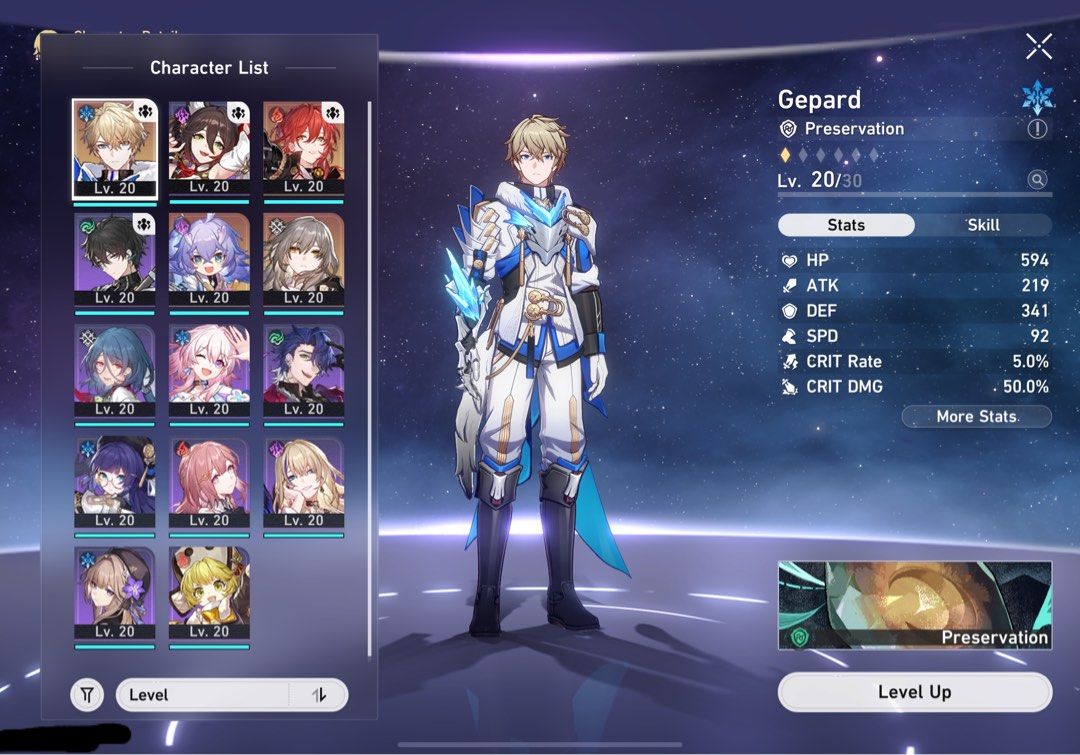Close the character details screen

[1039, 46]
